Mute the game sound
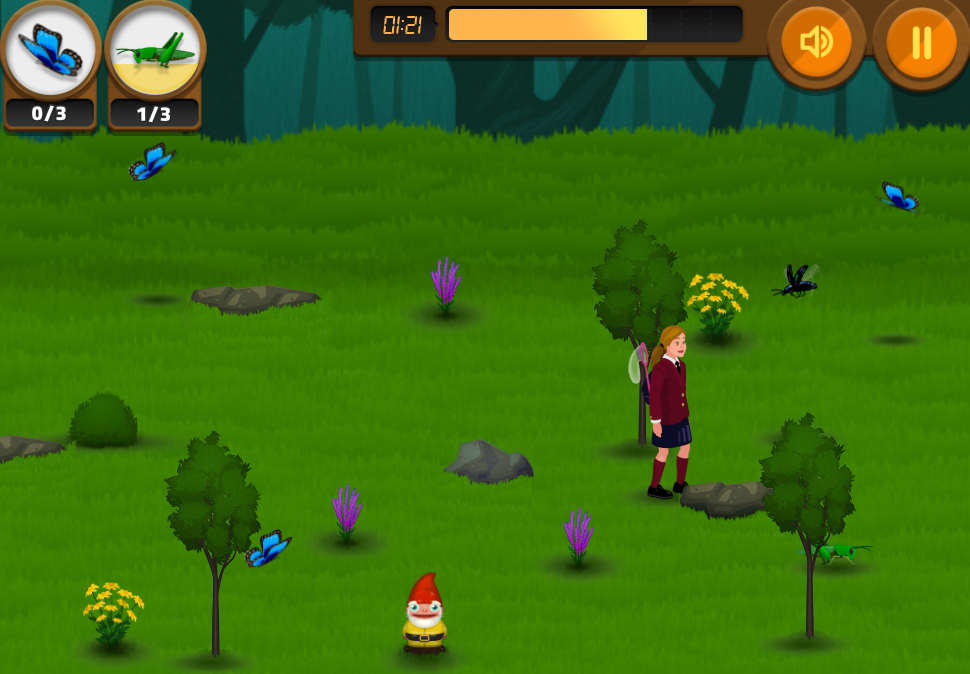Screen dimensions: 970x674 (x=816, y=42)
